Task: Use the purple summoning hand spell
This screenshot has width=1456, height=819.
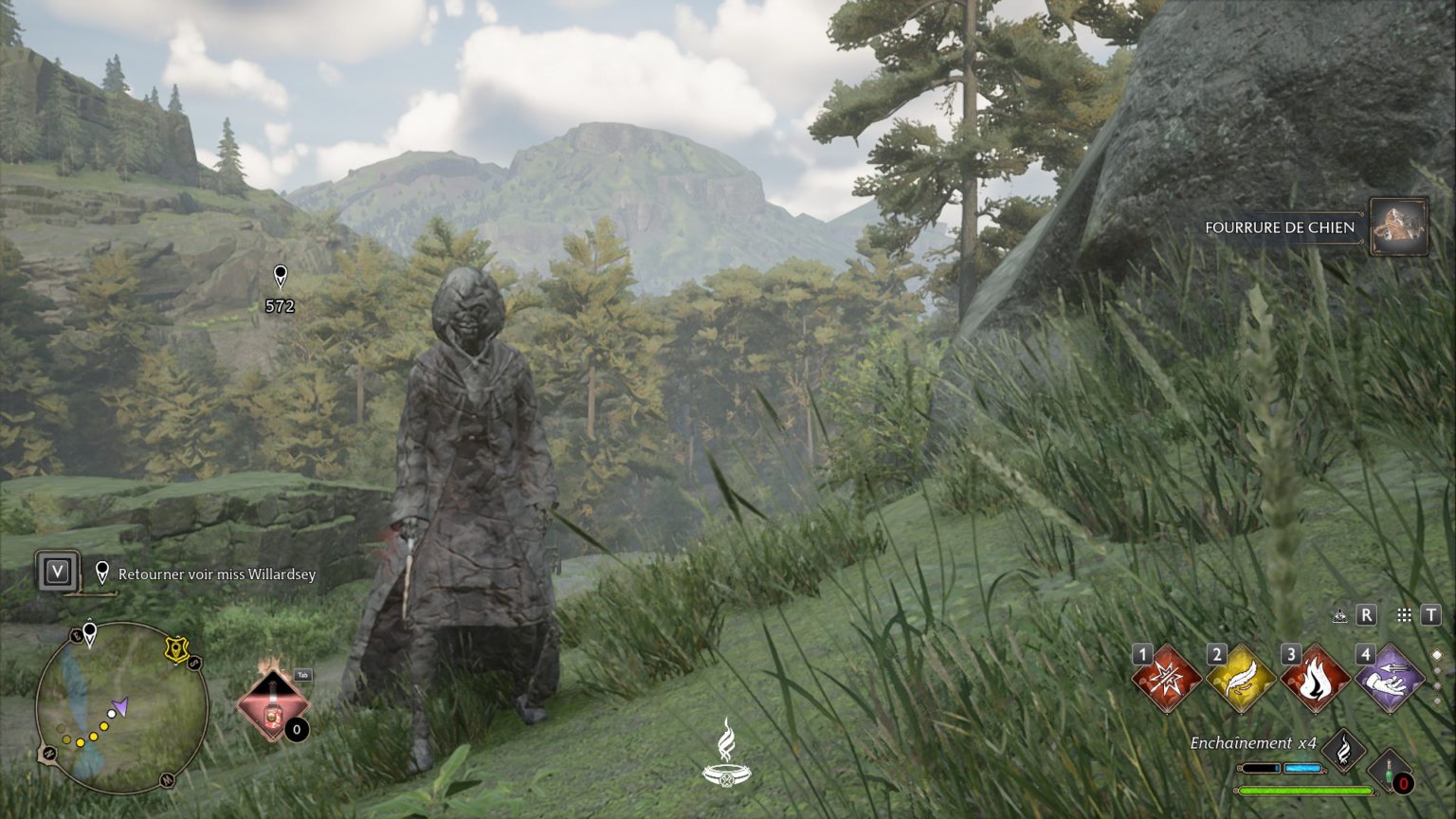Action: [x=1390, y=679]
